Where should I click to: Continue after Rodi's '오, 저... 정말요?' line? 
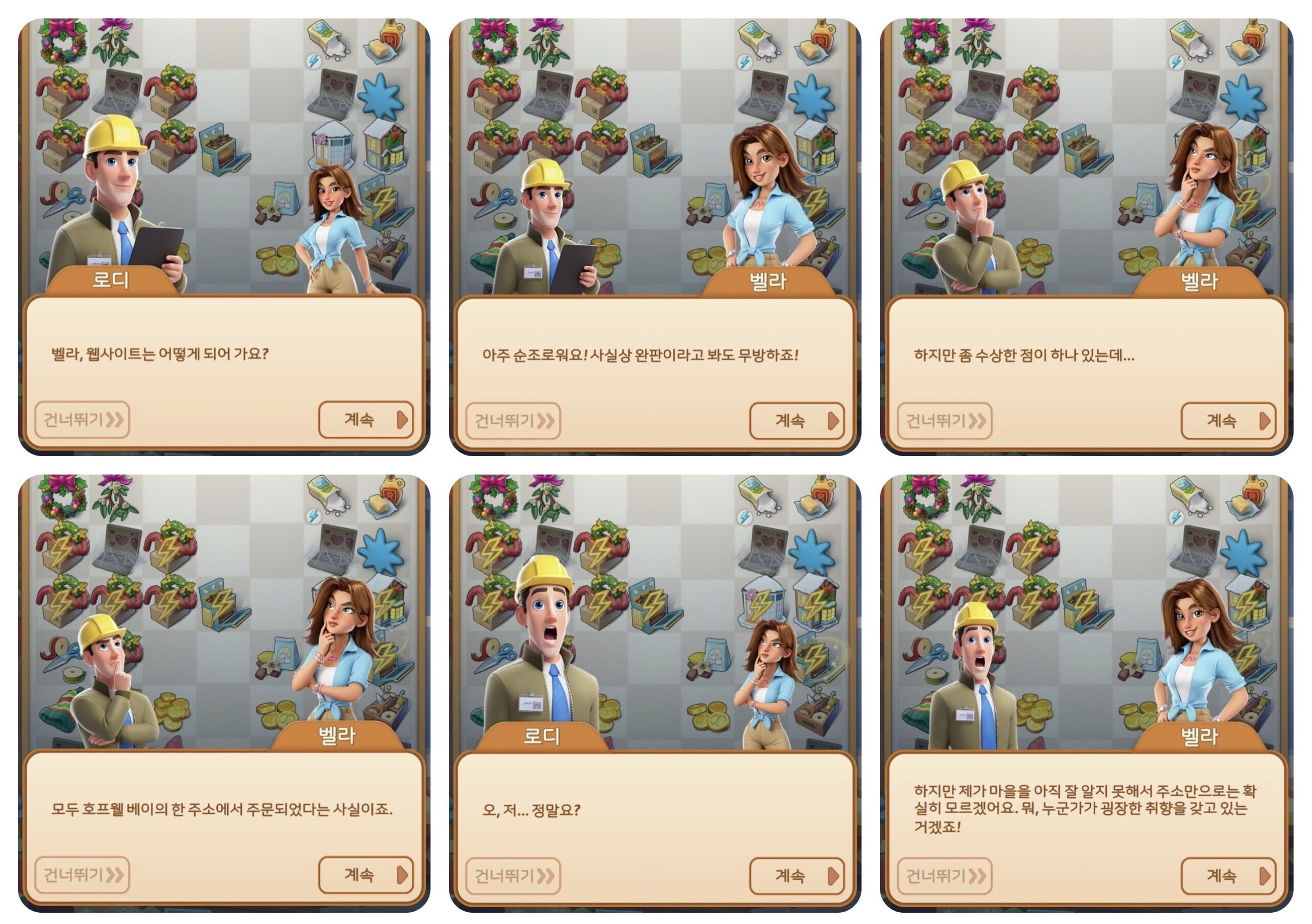[x=796, y=876]
